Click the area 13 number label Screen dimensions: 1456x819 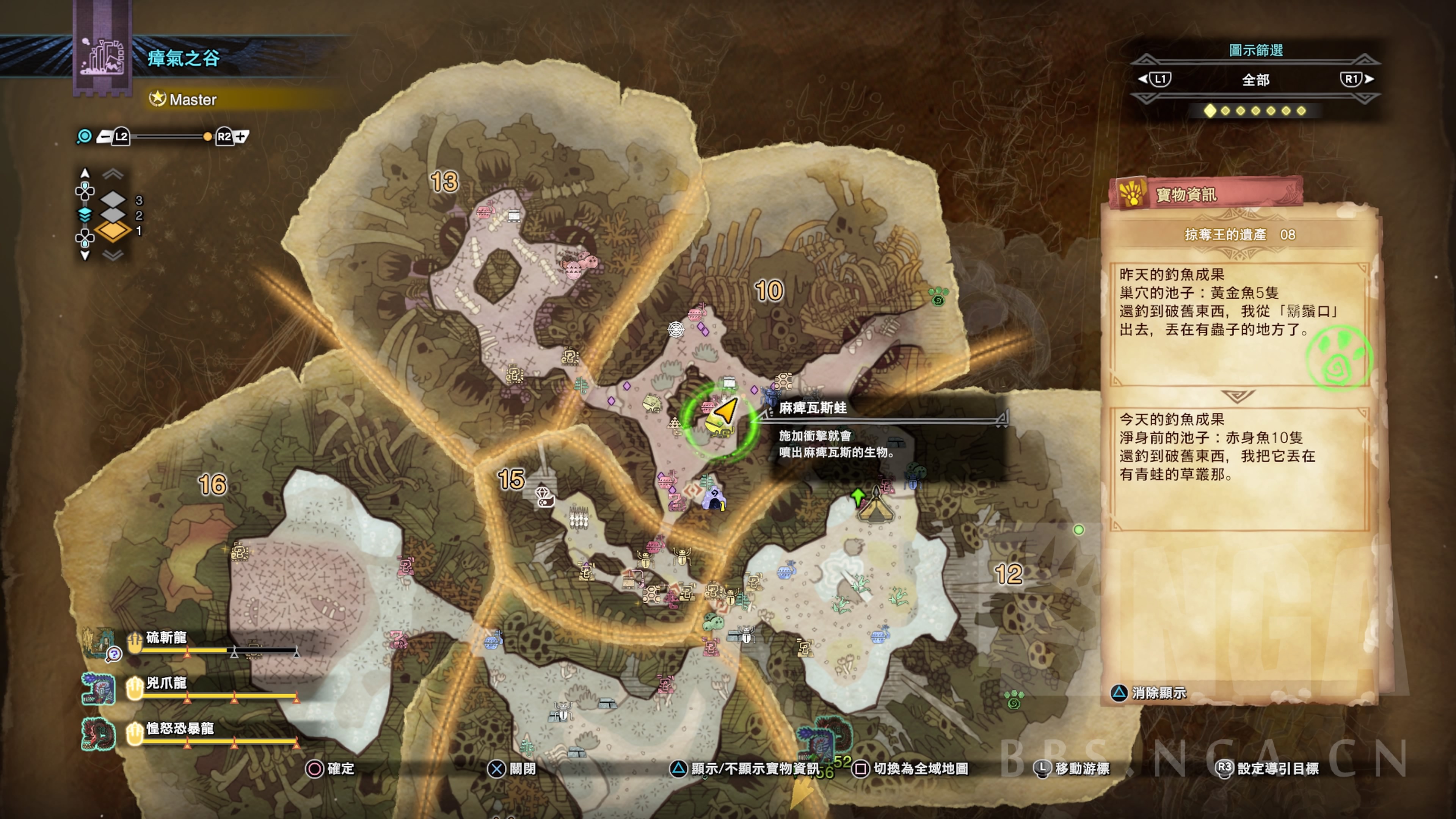click(444, 182)
